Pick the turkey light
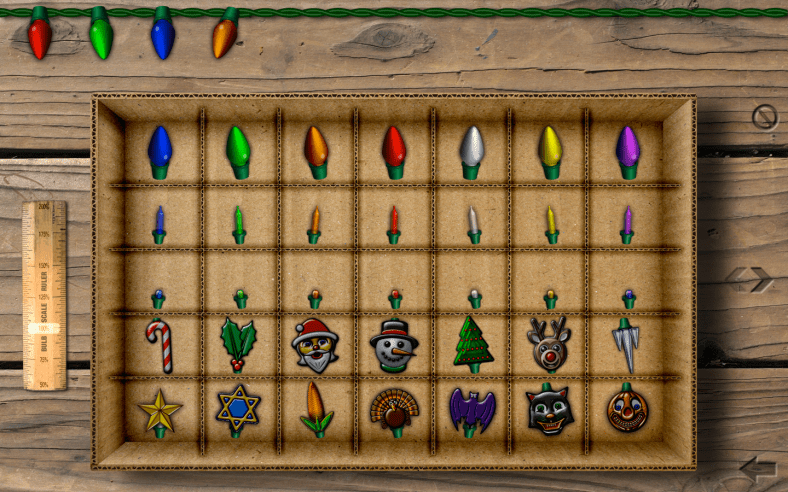 pos(395,408)
